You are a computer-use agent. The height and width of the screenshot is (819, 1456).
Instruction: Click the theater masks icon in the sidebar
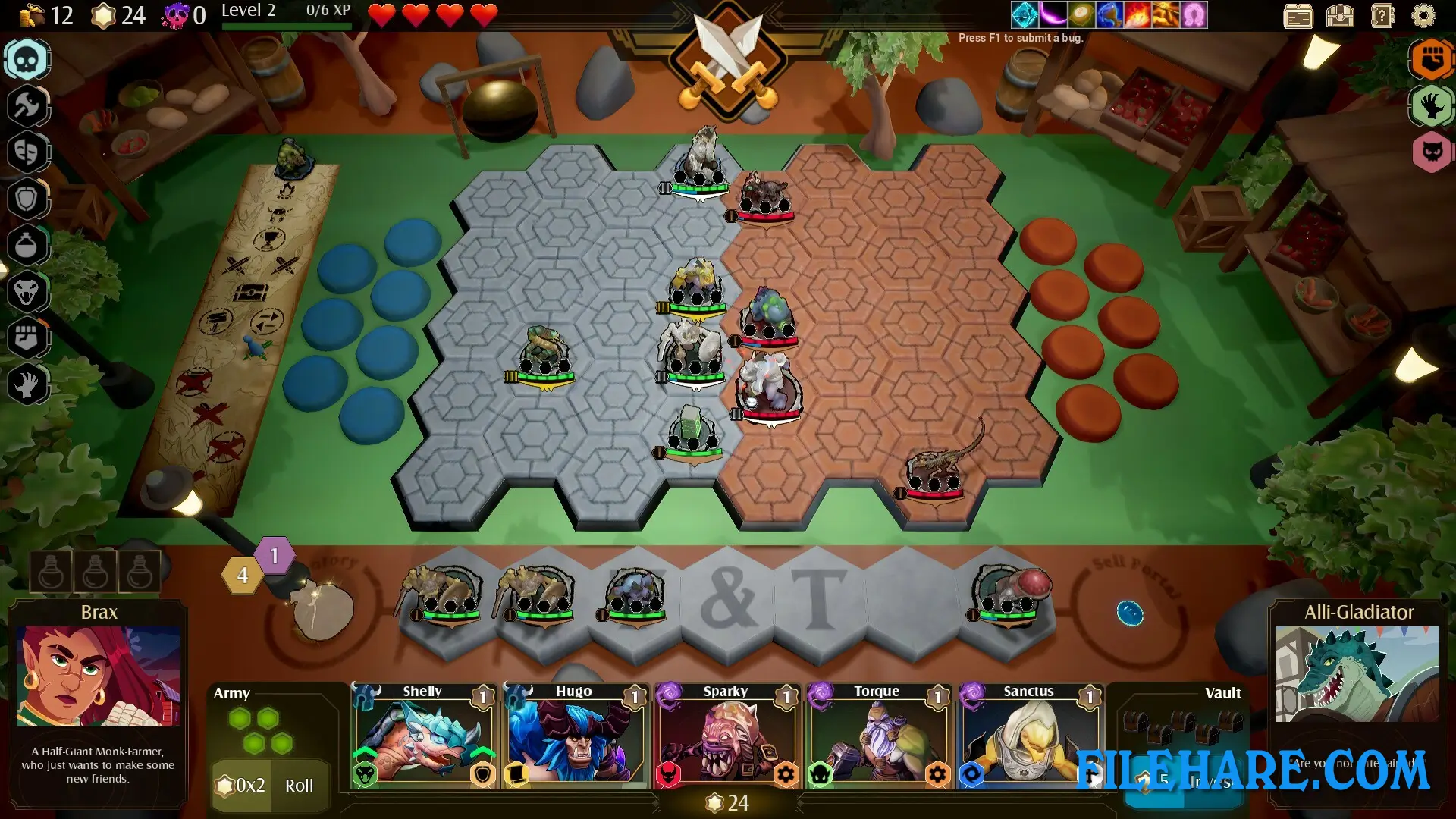[27, 152]
